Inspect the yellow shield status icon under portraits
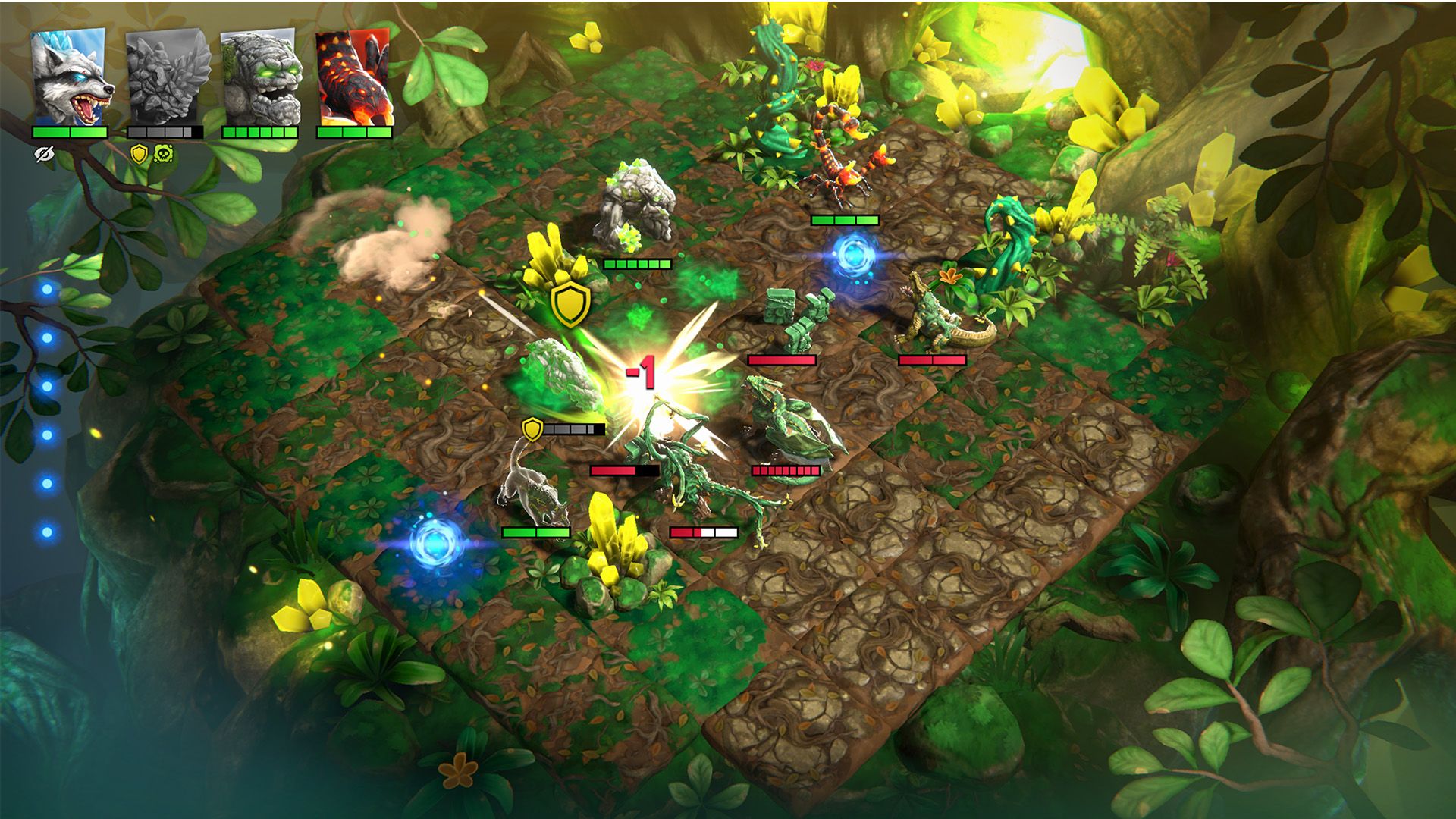The height and width of the screenshot is (819, 1456). pyautogui.click(x=139, y=155)
